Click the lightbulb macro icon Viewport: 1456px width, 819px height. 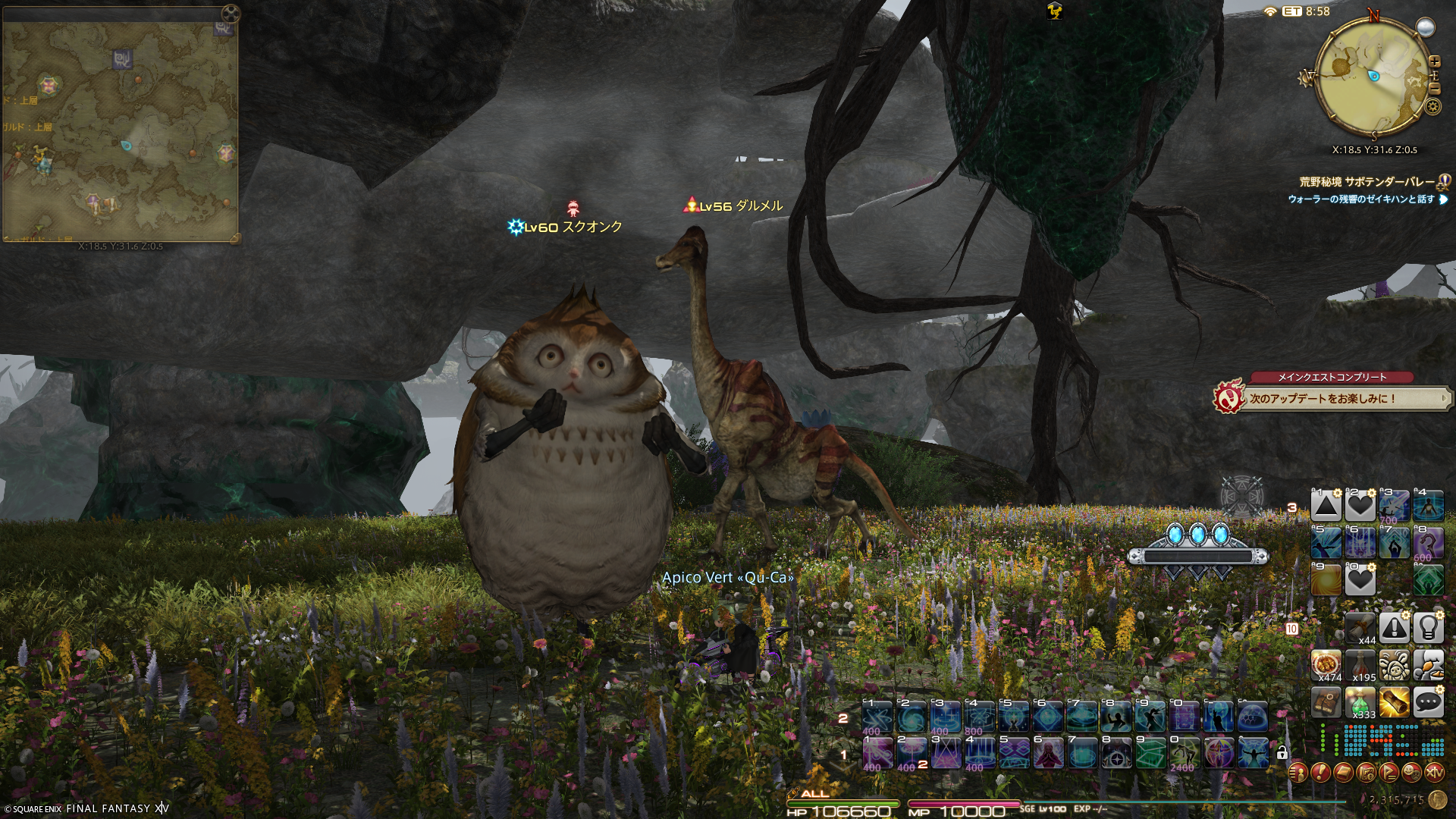(1428, 628)
